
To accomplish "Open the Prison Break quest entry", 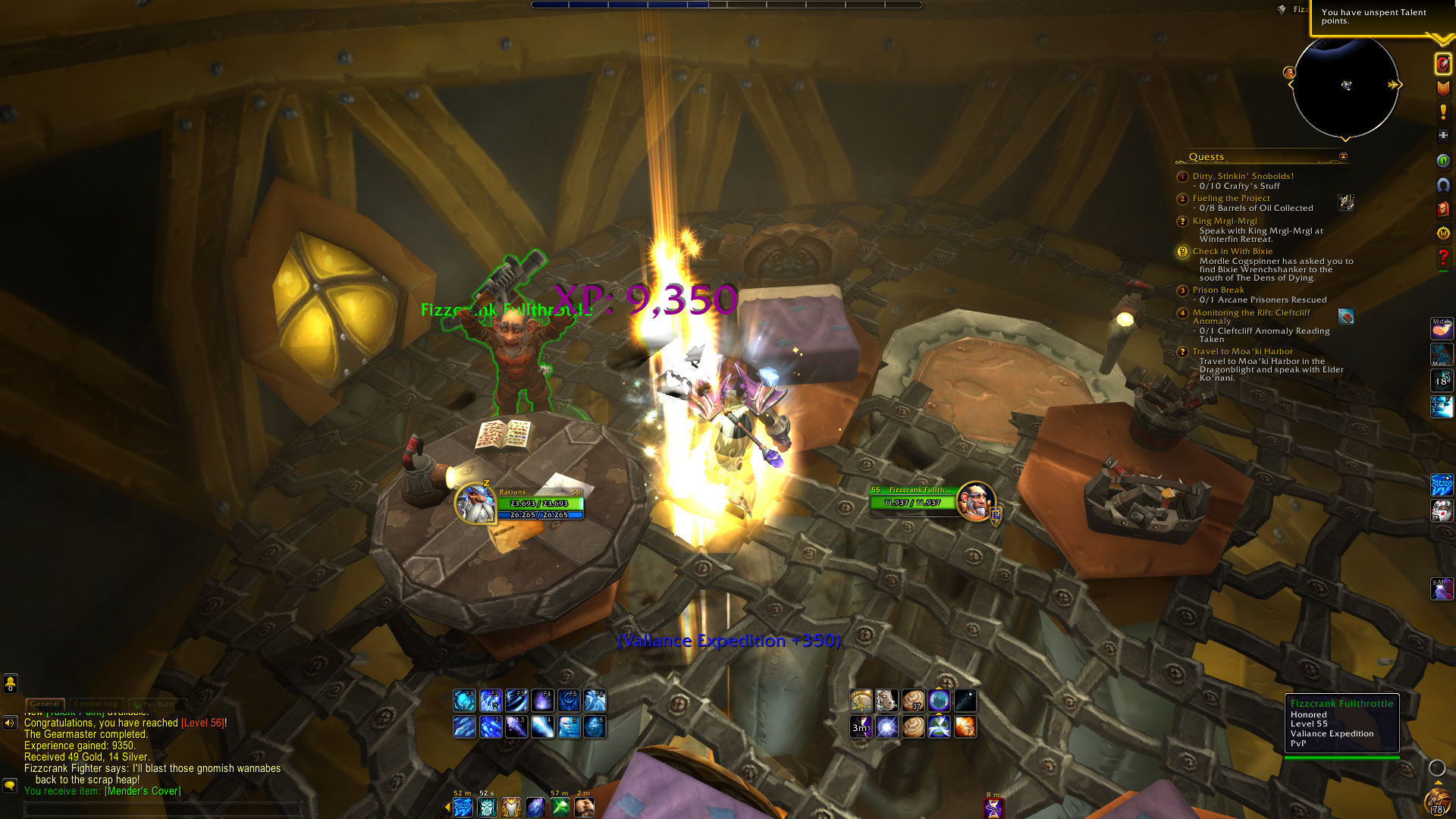I will pyautogui.click(x=1218, y=290).
